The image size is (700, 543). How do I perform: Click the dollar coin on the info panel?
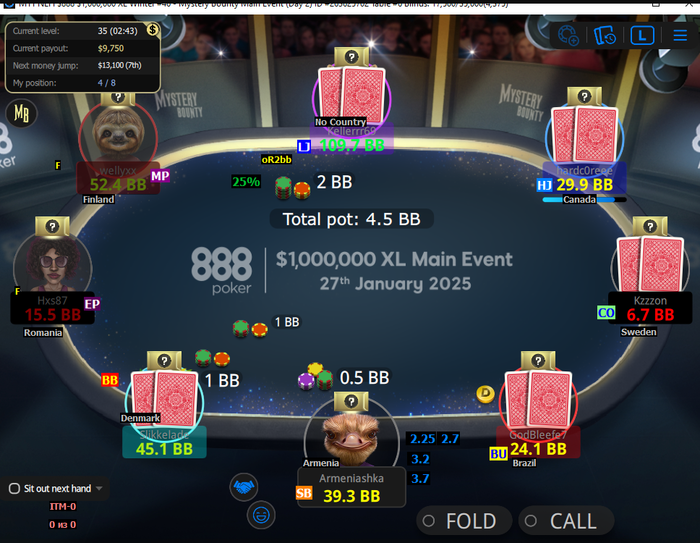[x=152, y=30]
